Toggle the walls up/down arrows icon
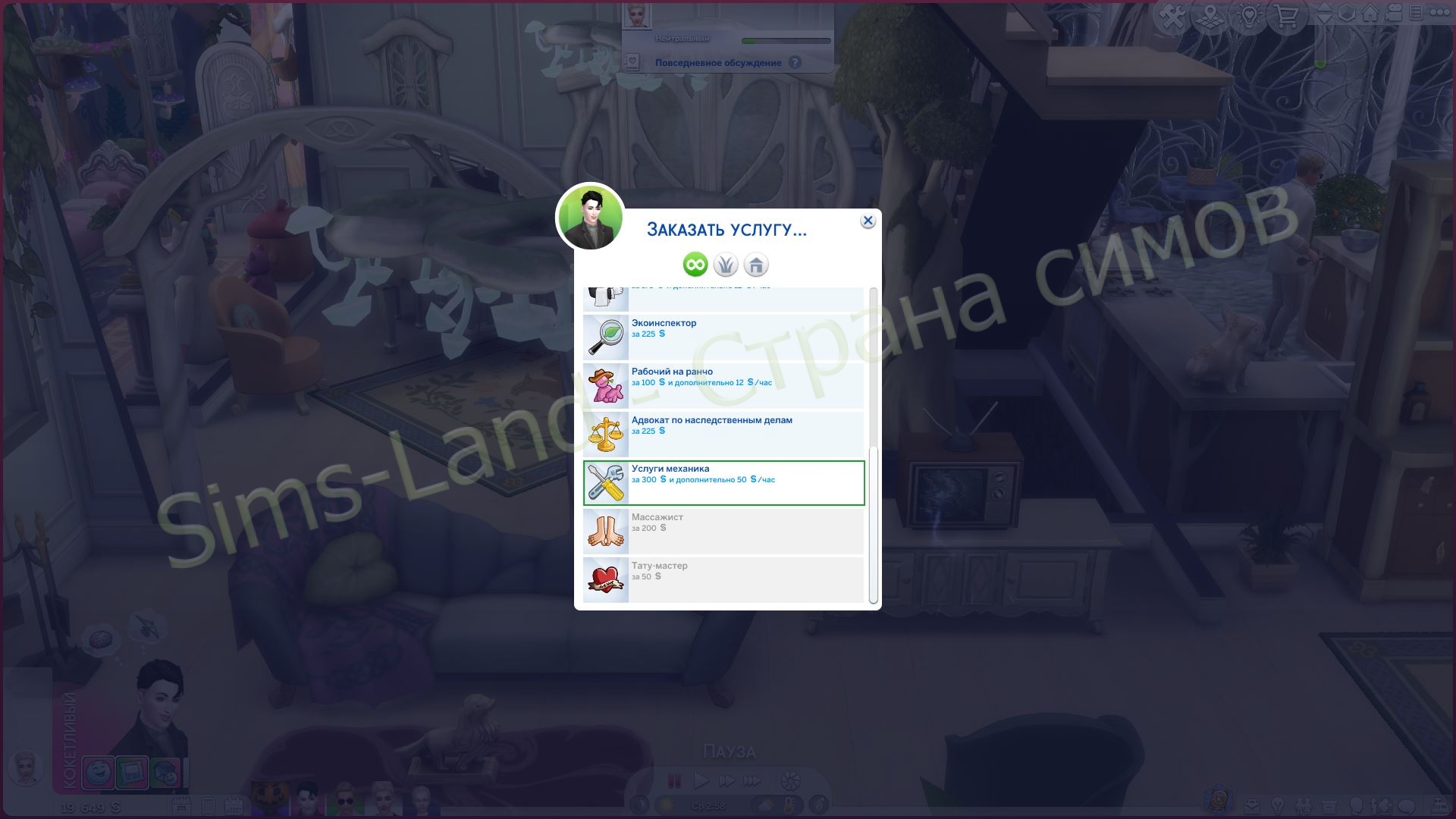 coord(1324,14)
